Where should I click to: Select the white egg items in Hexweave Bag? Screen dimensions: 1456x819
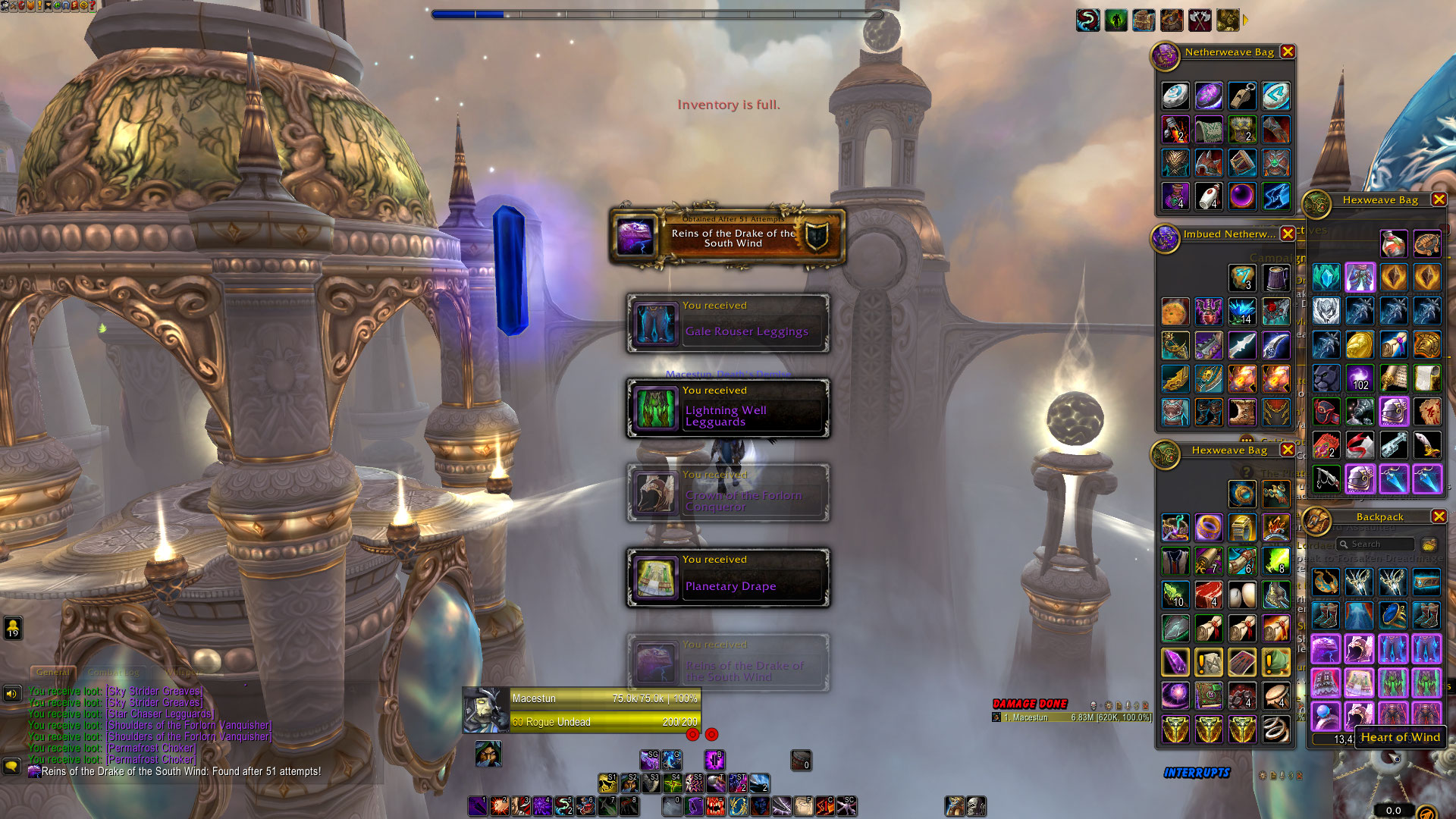coord(1242,595)
